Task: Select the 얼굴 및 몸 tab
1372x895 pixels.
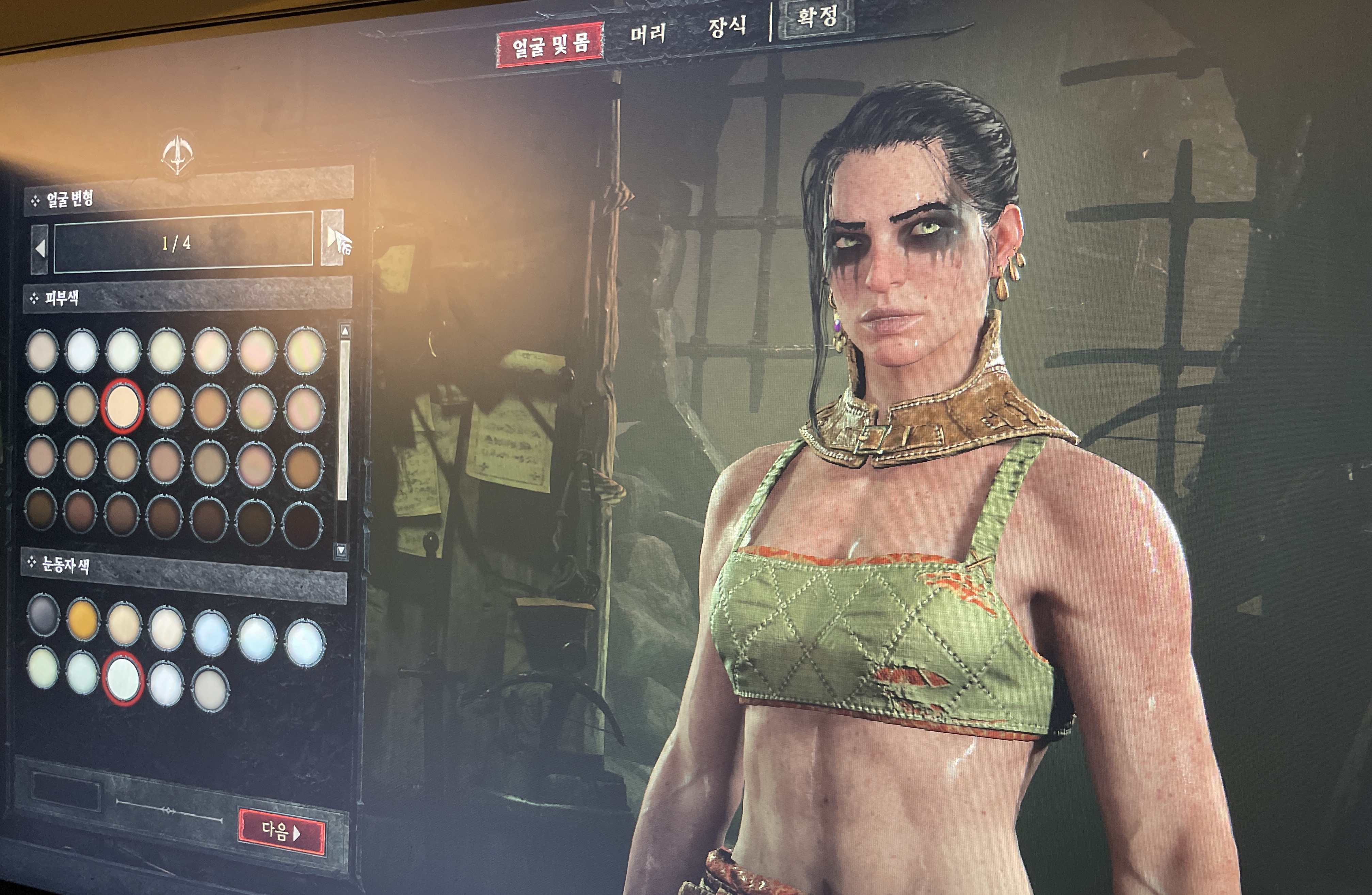Action: click(x=550, y=44)
